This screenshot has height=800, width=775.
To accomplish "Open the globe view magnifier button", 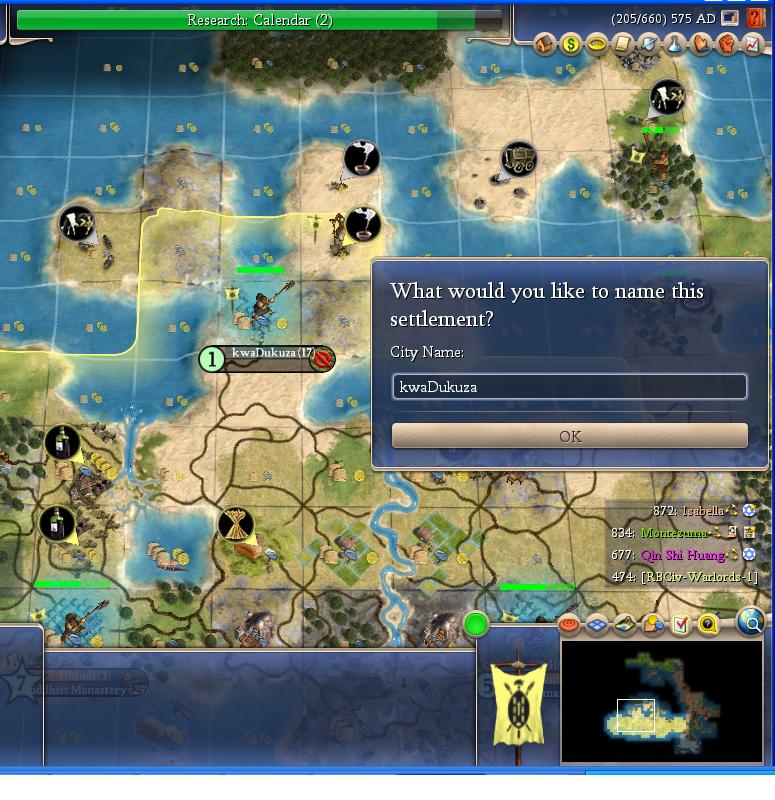I will point(750,623).
